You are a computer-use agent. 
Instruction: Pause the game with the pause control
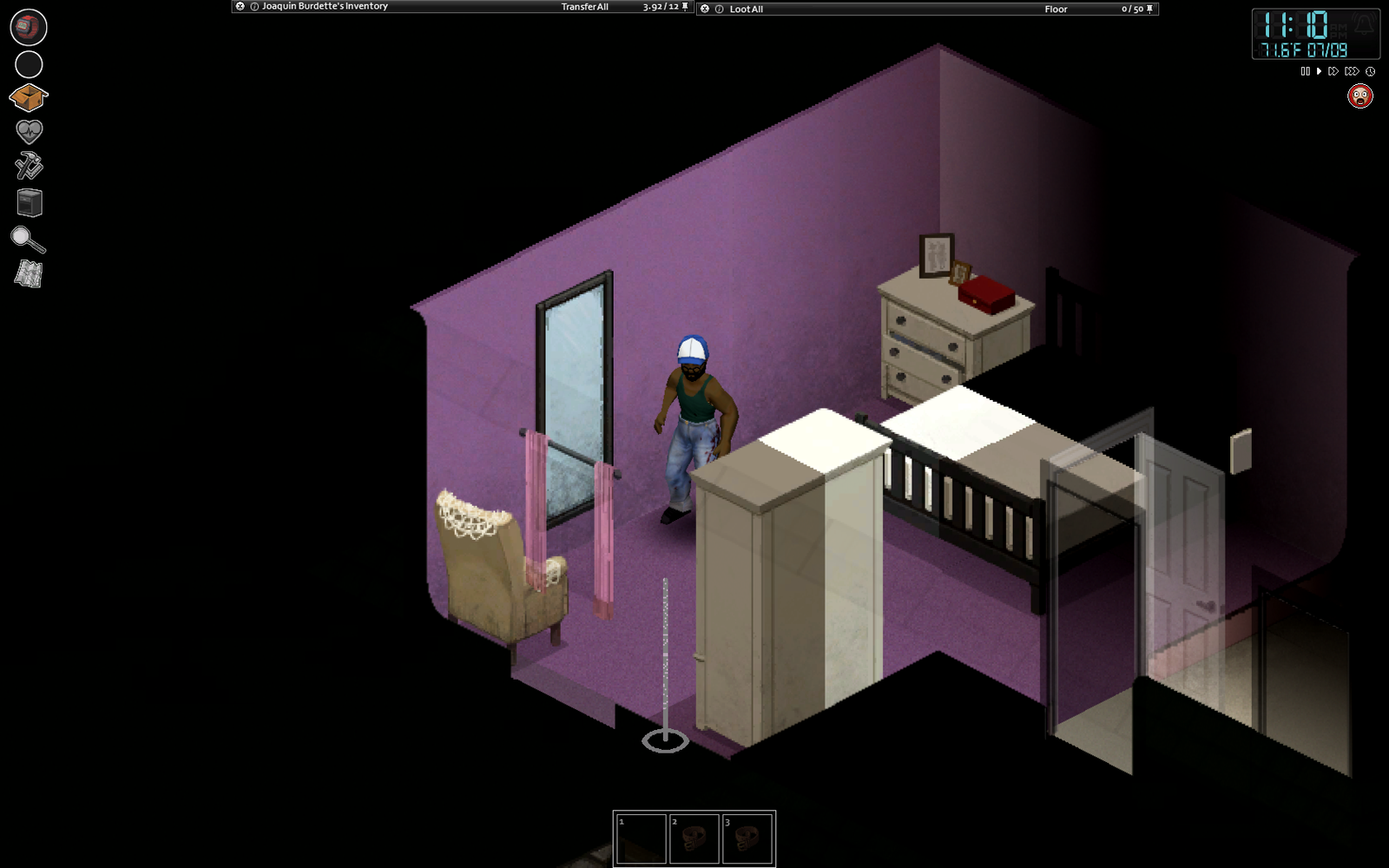coord(1306,72)
